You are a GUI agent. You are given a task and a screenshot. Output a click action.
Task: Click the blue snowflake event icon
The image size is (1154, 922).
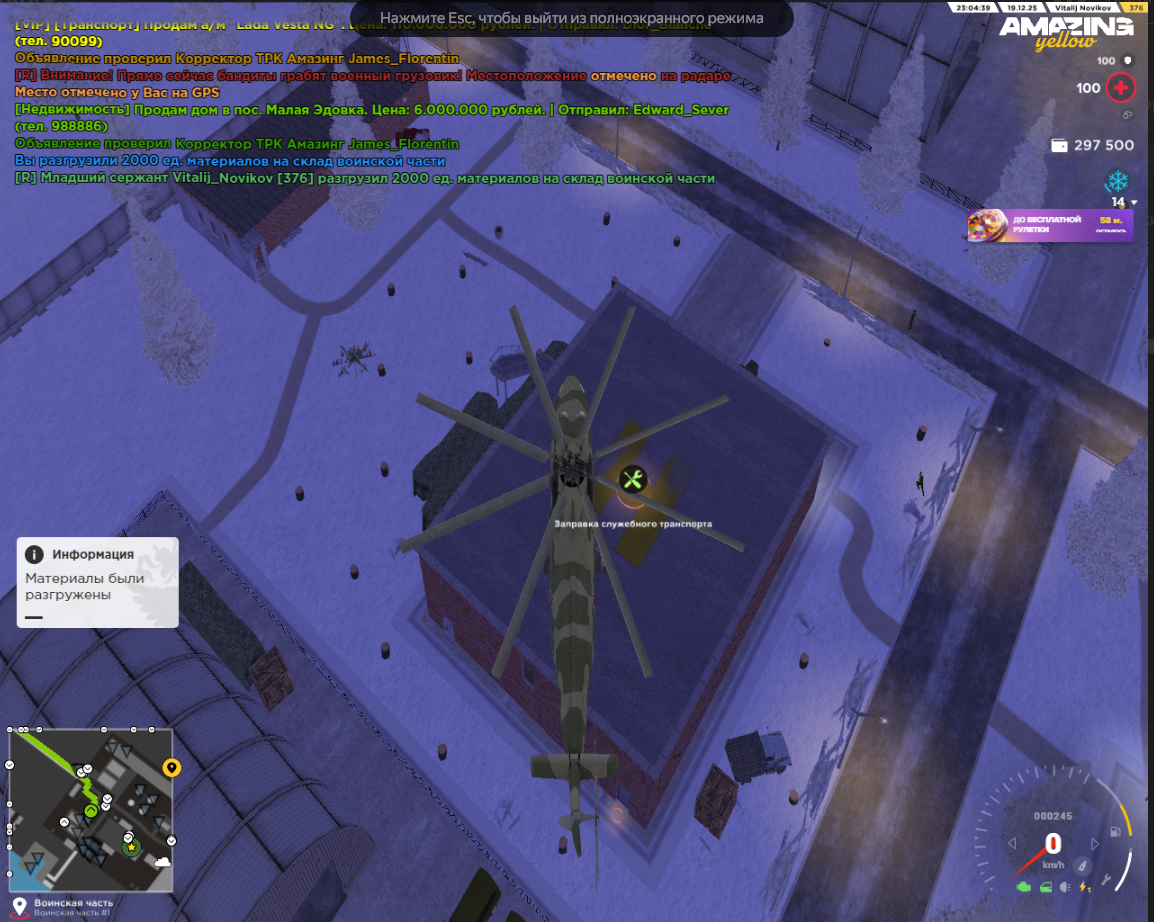tap(1116, 182)
